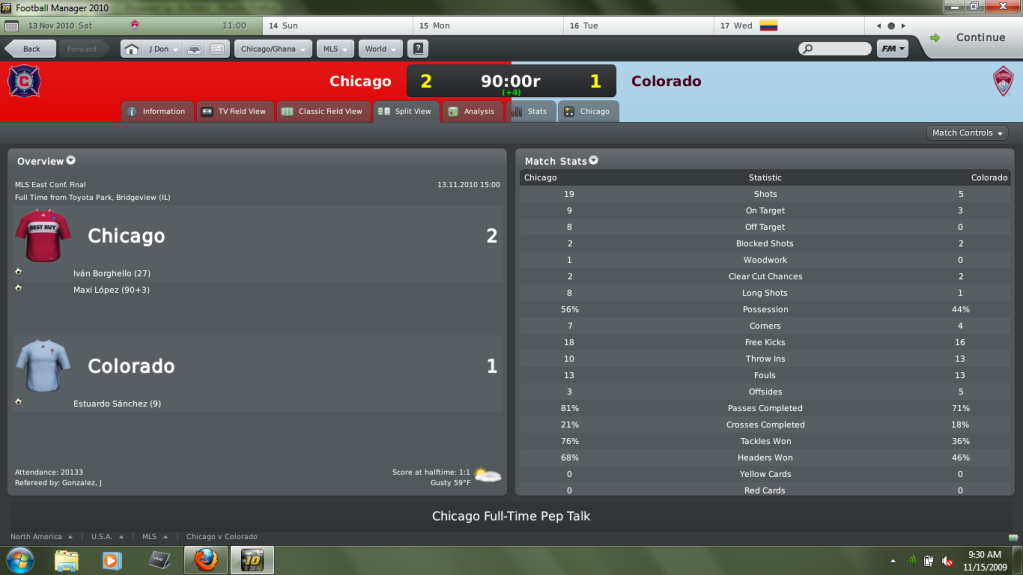Expand the Match Stats panel dropdown
Image resolution: width=1023 pixels, height=575 pixels.
click(594, 161)
